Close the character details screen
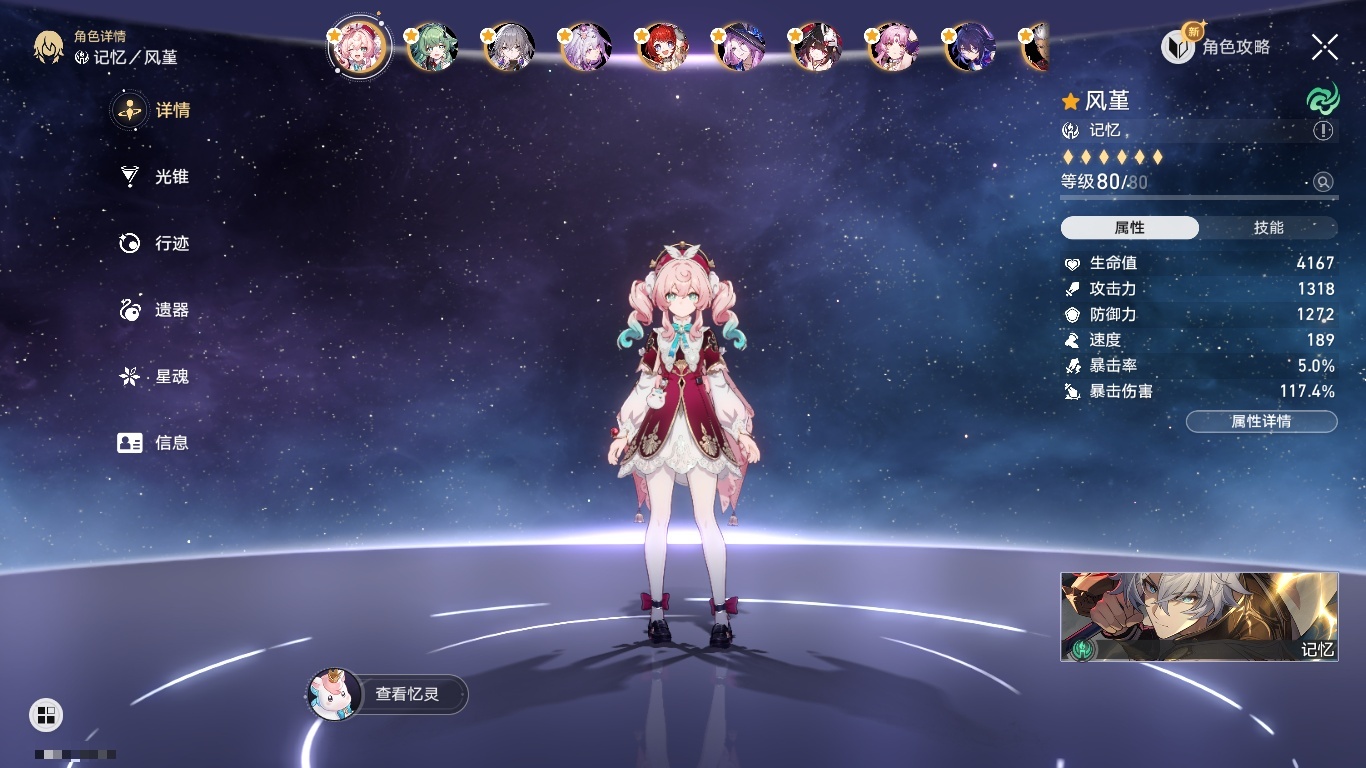 point(1325,46)
